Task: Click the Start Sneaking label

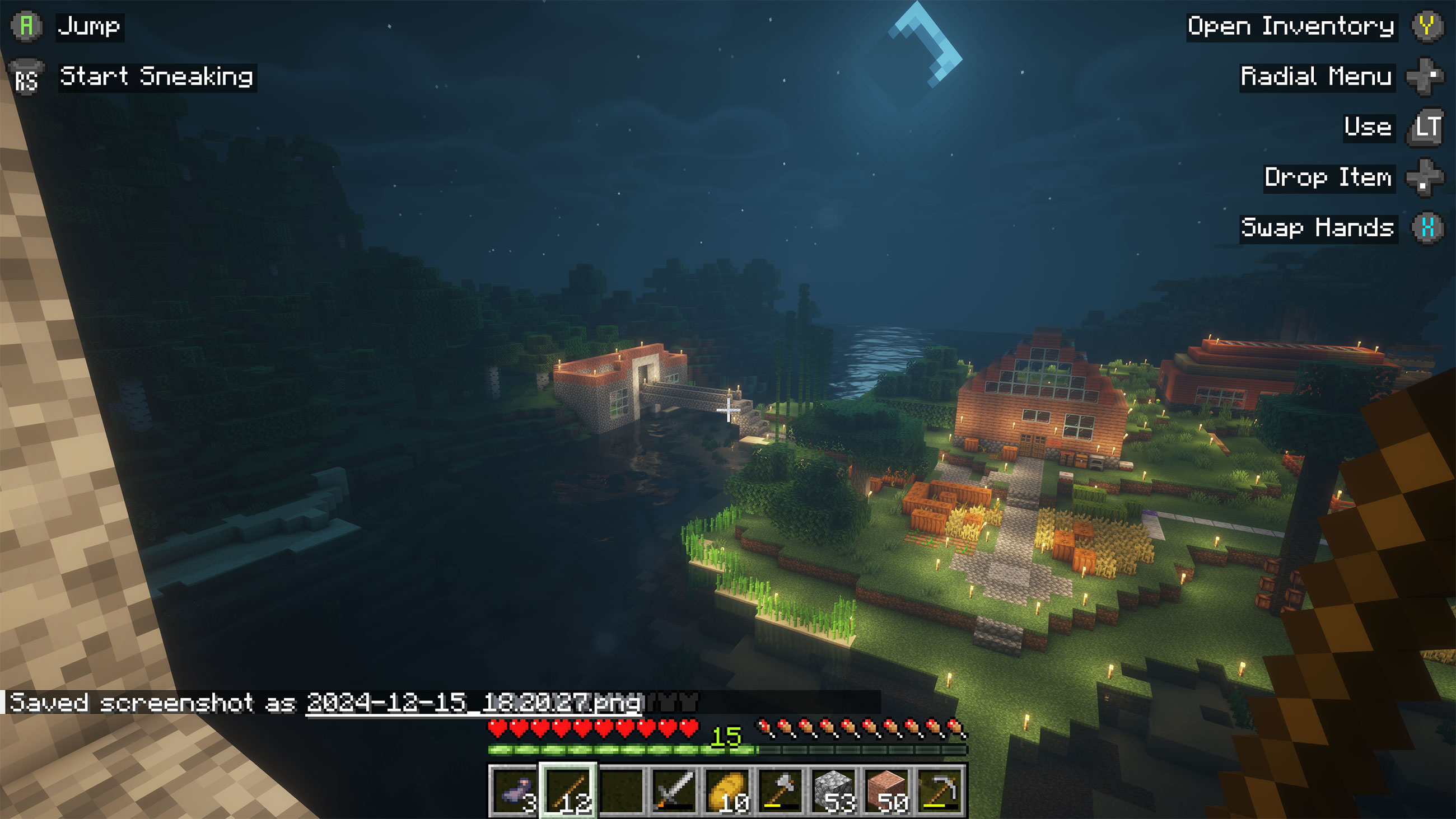Action: point(157,78)
